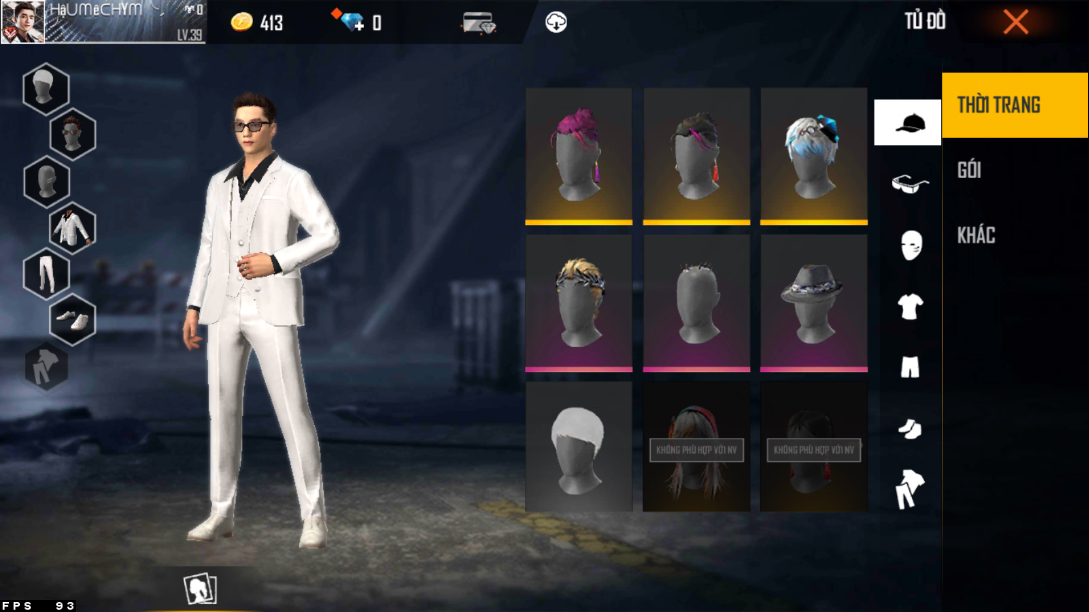Screen dimensions: 1089x612
Task: Equip the grey fedora hat
Action: click(x=813, y=302)
